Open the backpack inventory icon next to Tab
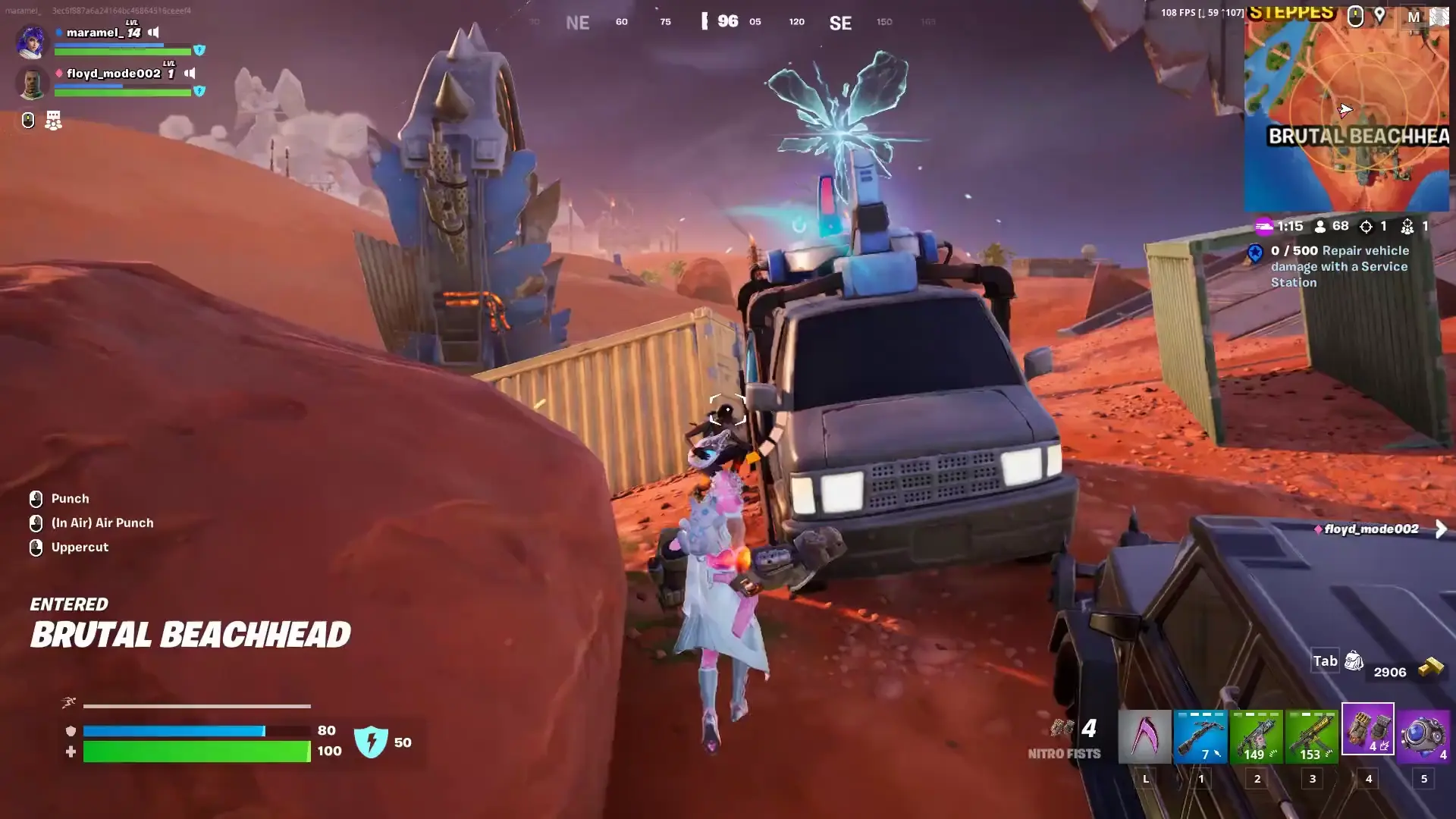1456x819 pixels. click(x=1354, y=661)
